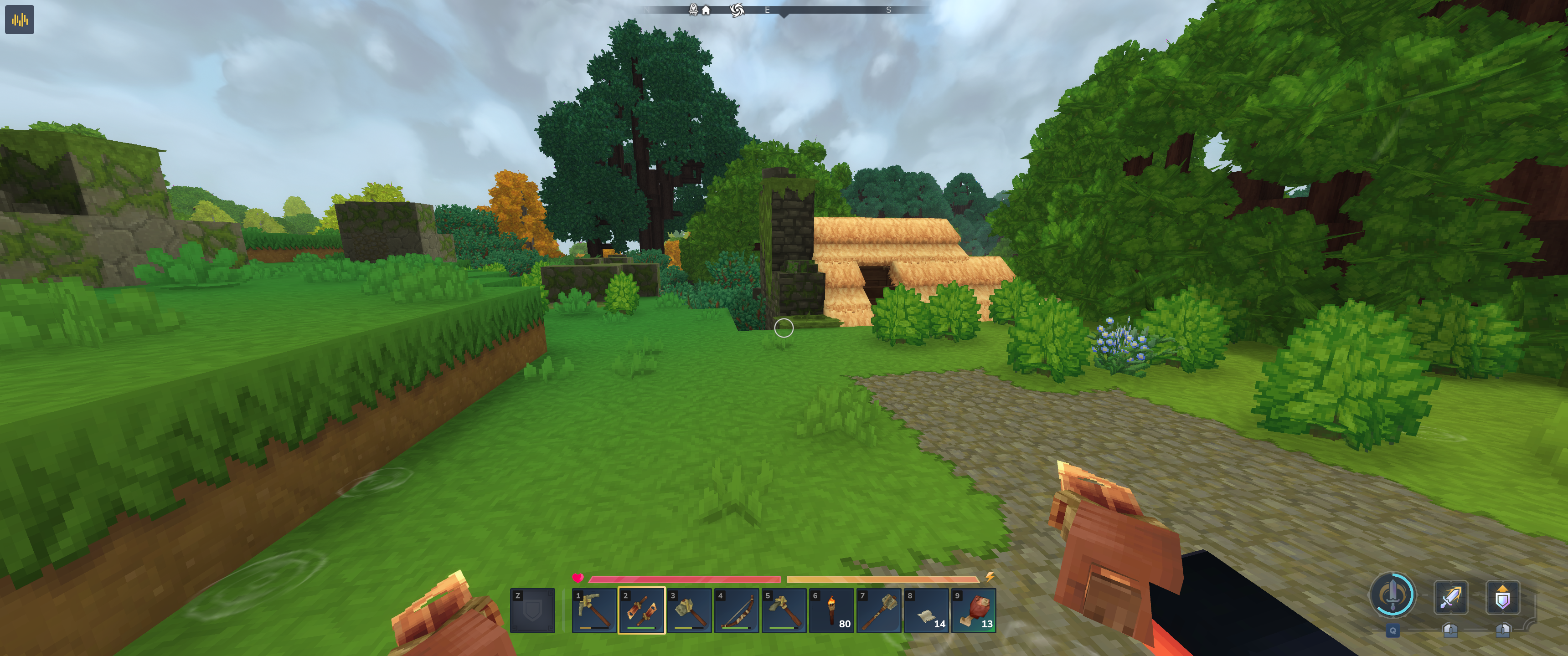
Task: Click the shield guard ability icon
Action: click(x=1502, y=597)
